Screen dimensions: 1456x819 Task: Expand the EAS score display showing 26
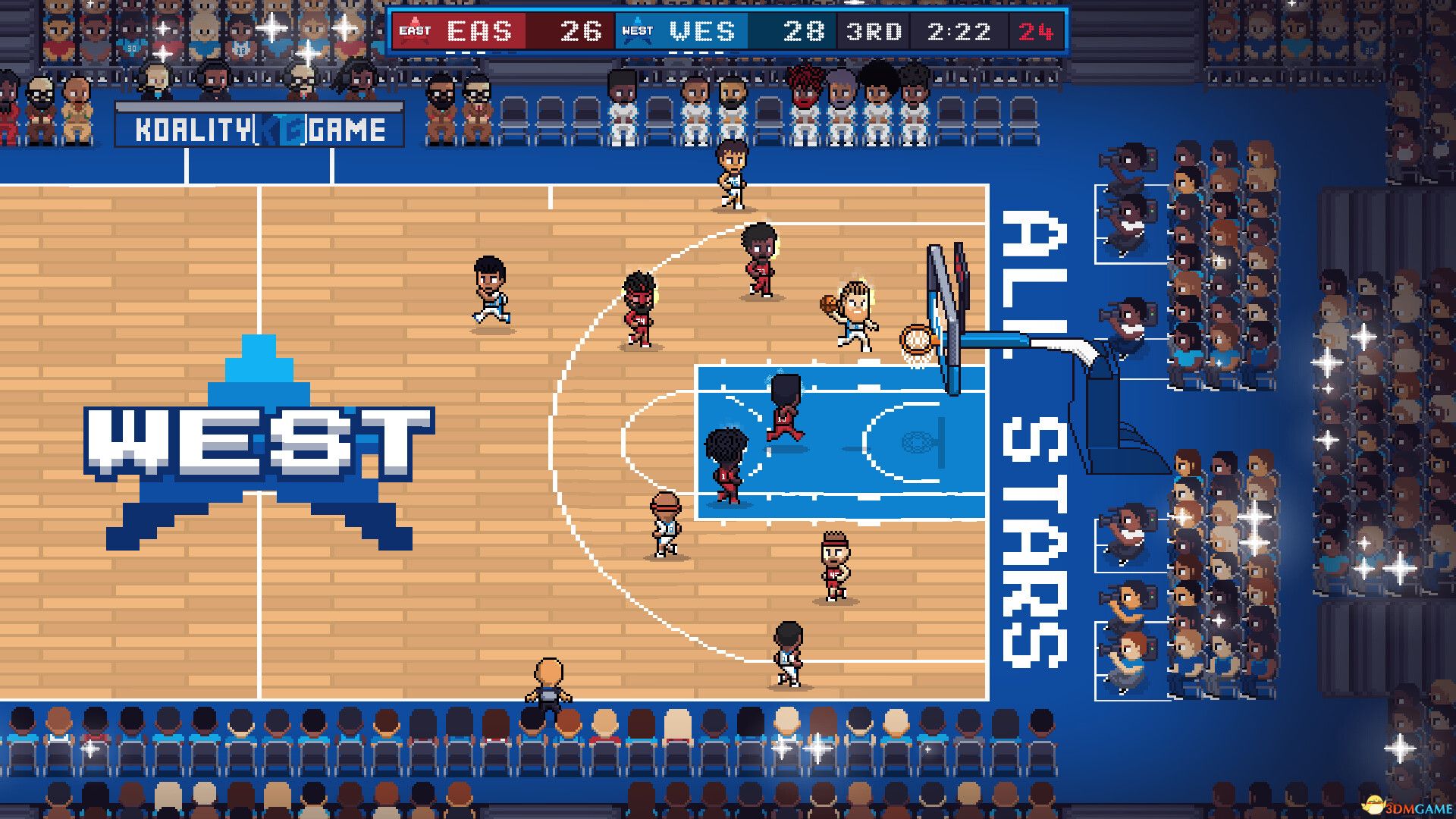coord(581,32)
